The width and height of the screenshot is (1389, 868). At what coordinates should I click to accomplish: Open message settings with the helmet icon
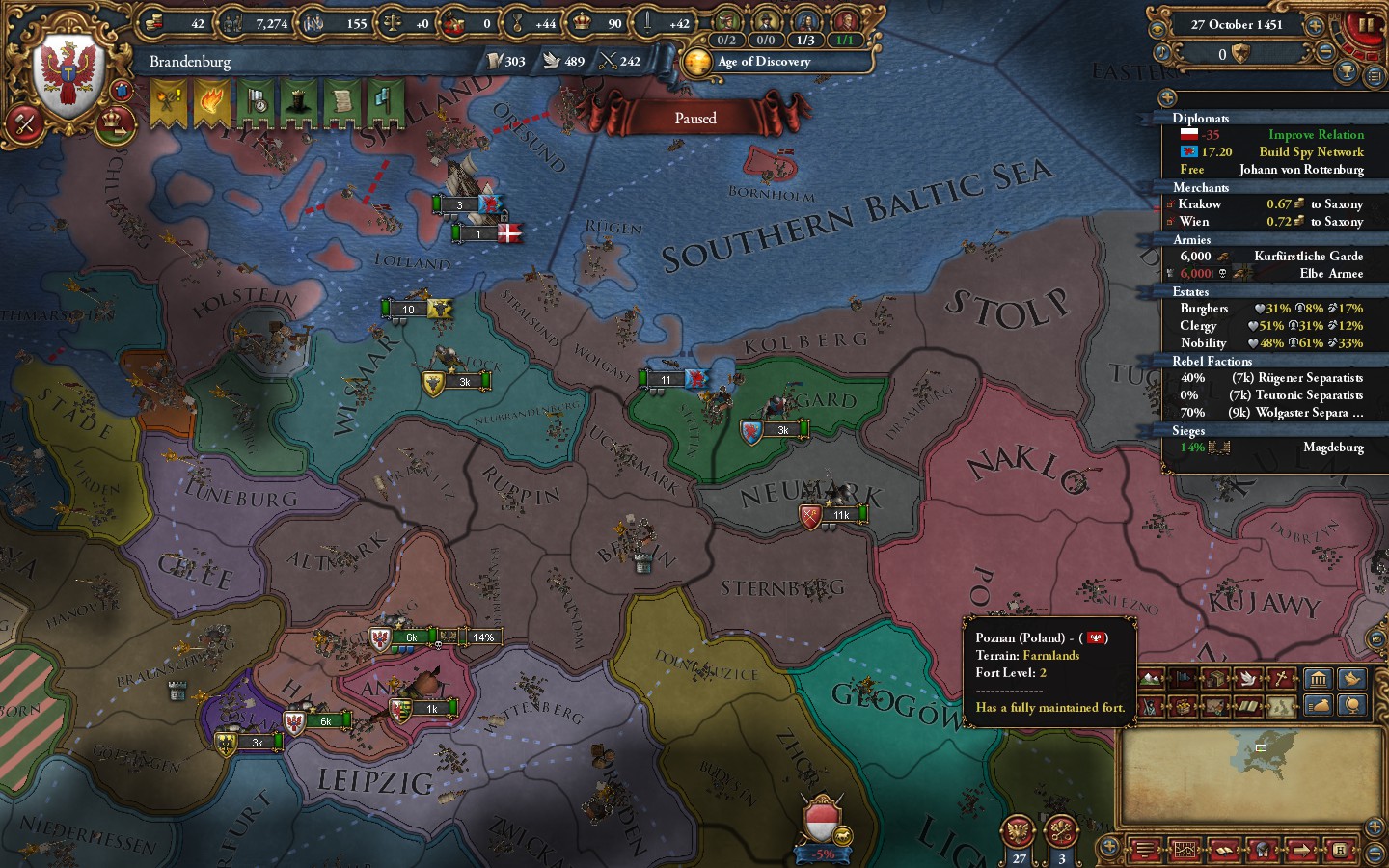pos(1264,850)
